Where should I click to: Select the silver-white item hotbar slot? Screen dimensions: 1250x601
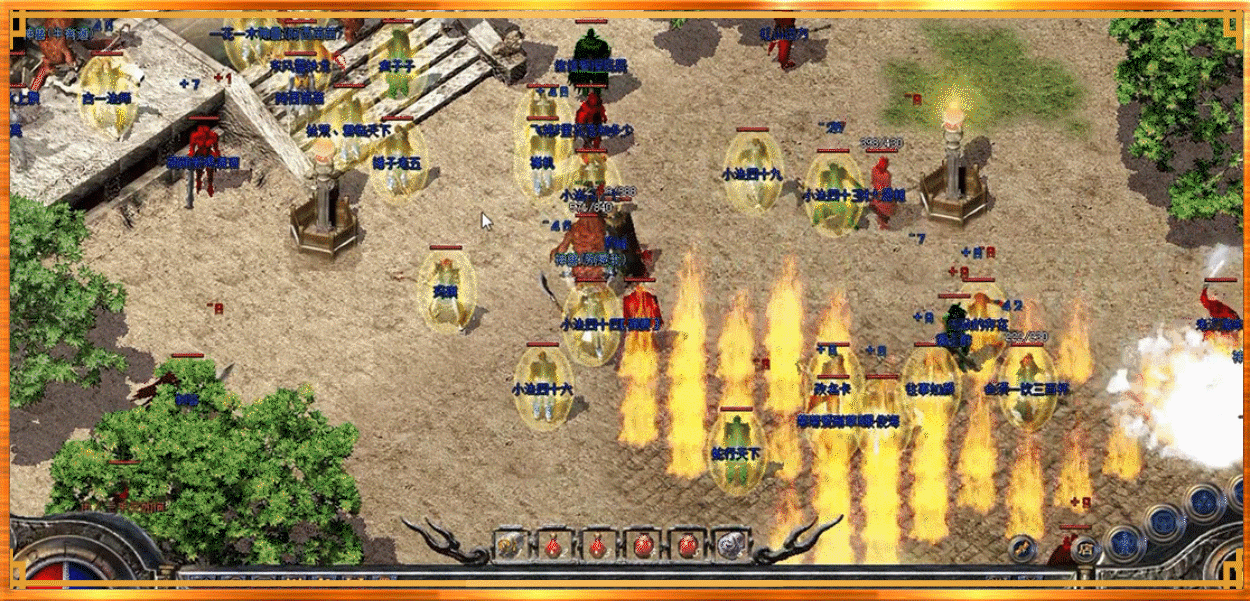click(x=730, y=546)
